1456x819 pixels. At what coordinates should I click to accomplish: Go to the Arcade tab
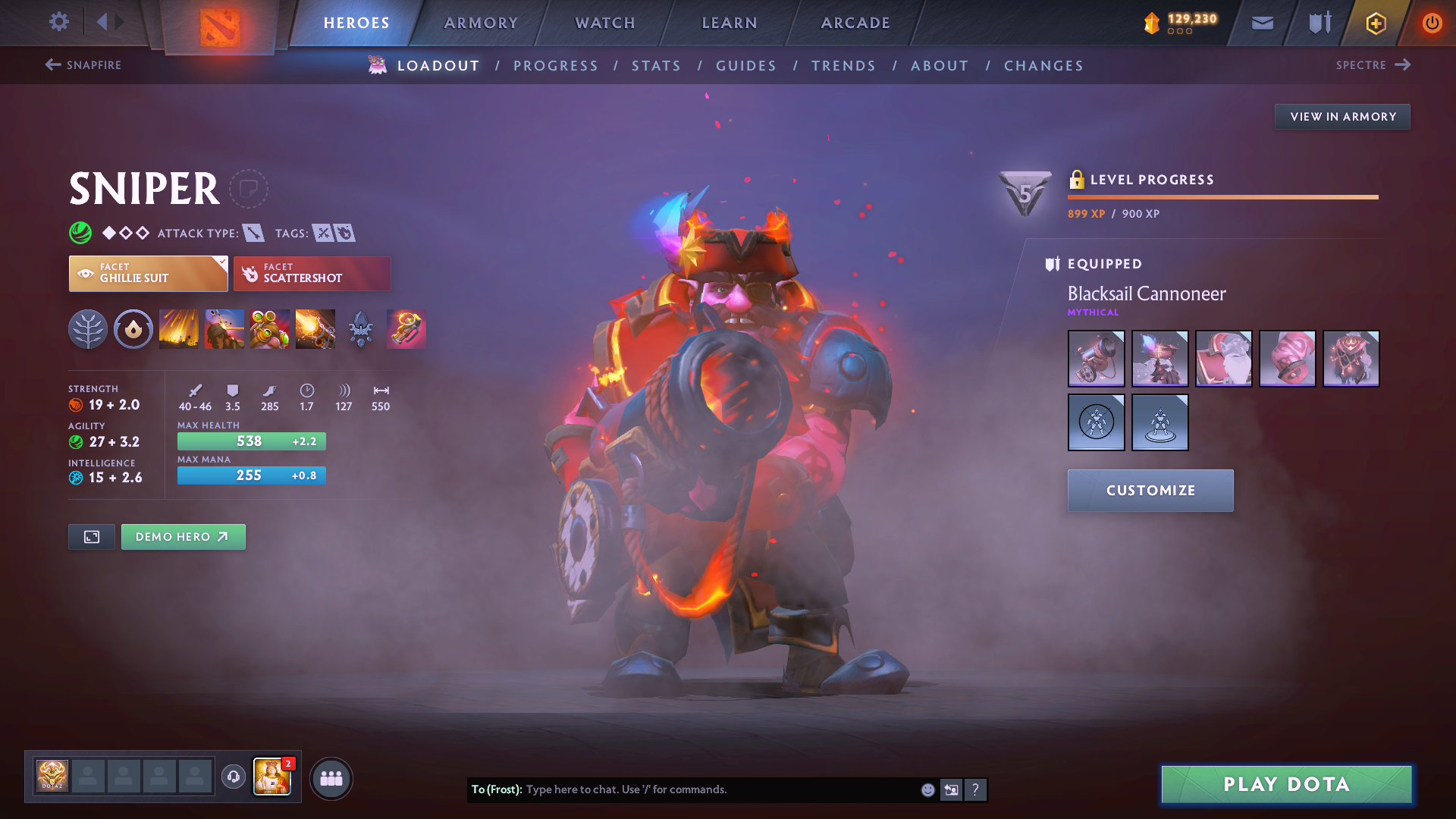click(x=855, y=23)
